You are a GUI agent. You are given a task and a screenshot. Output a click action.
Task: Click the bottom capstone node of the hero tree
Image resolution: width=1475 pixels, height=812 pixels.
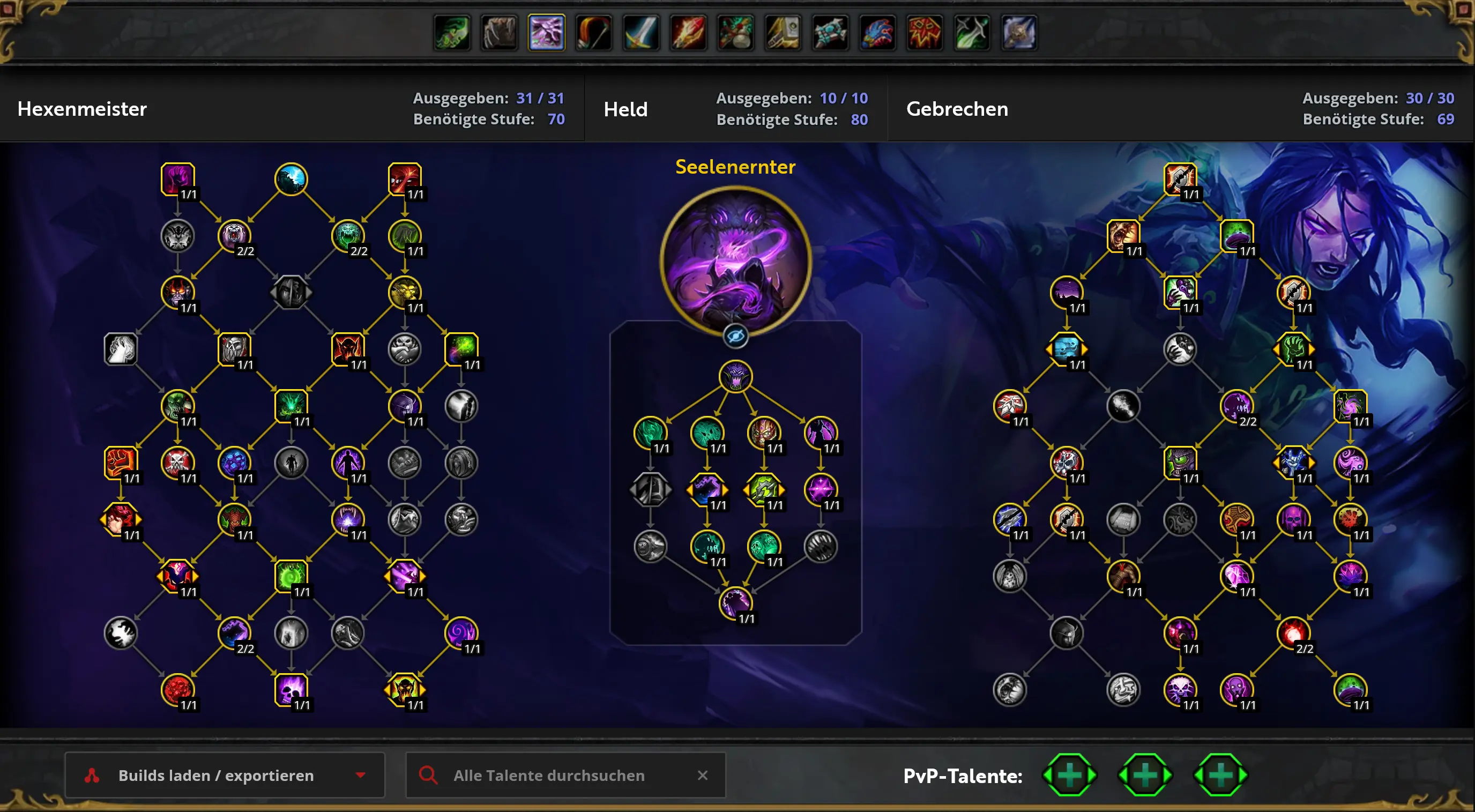point(735,603)
